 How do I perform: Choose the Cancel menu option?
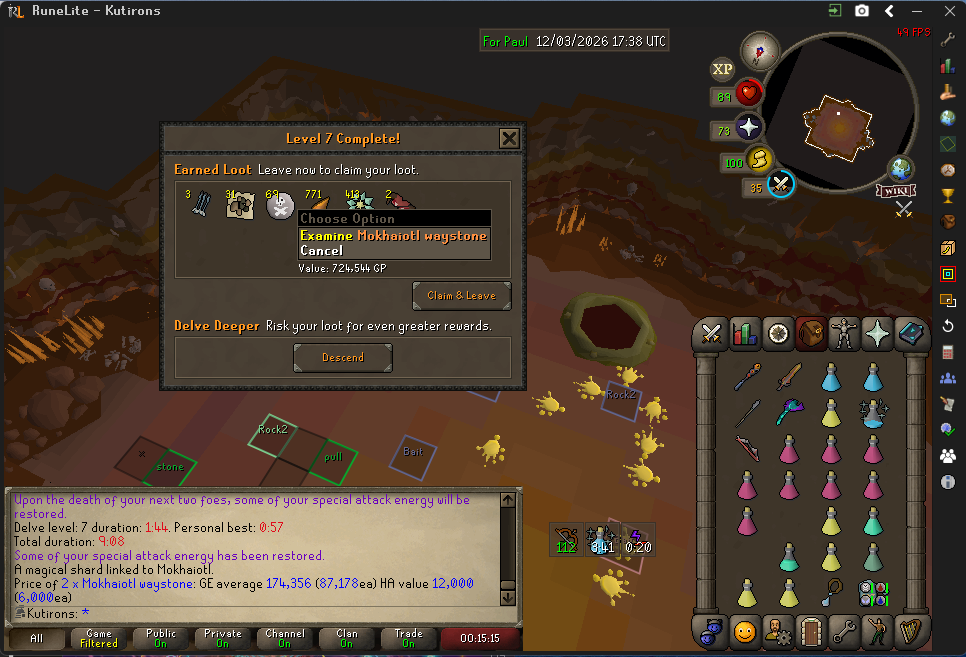click(x=322, y=251)
